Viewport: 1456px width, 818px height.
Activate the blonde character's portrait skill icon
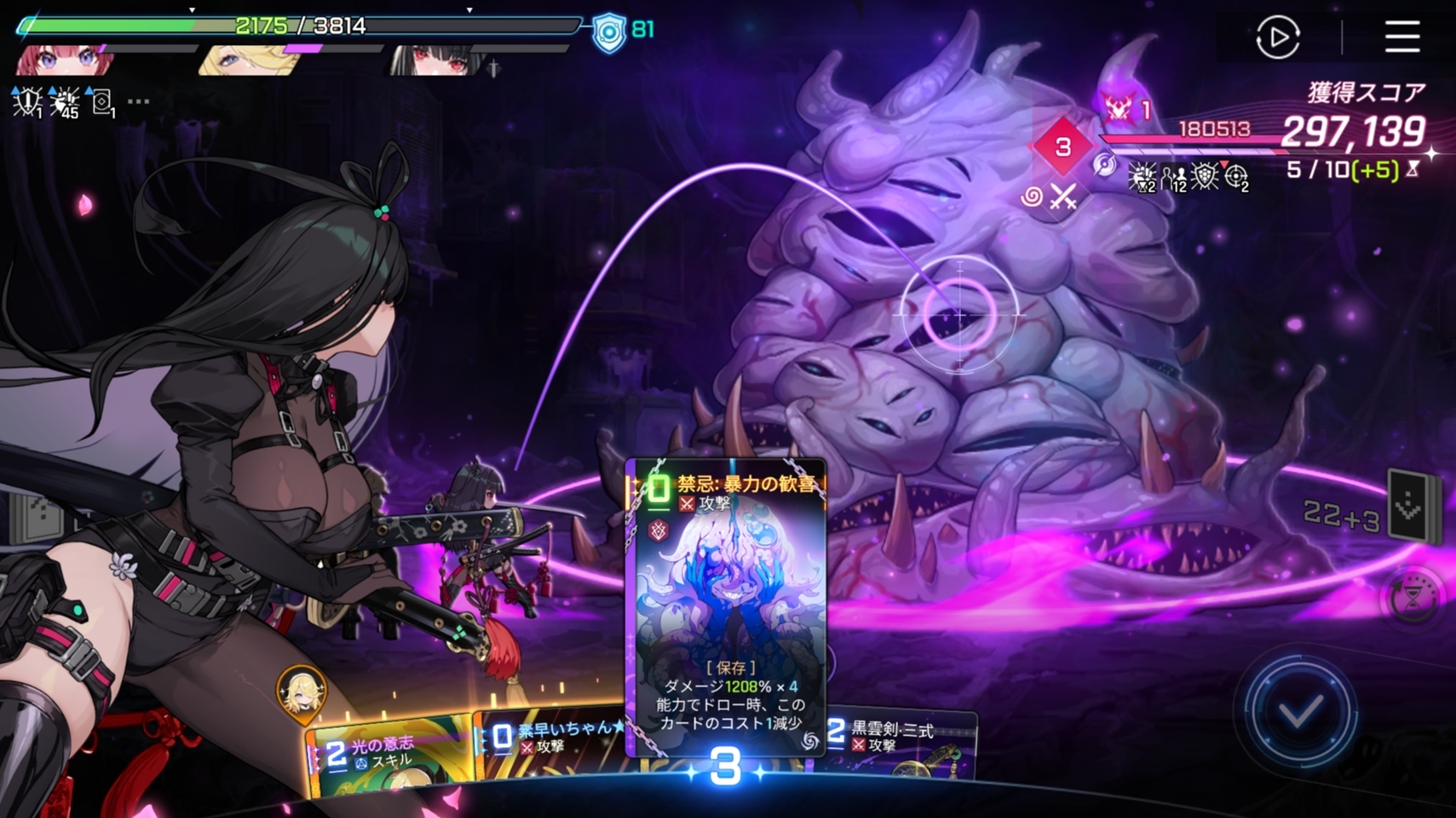(301, 691)
